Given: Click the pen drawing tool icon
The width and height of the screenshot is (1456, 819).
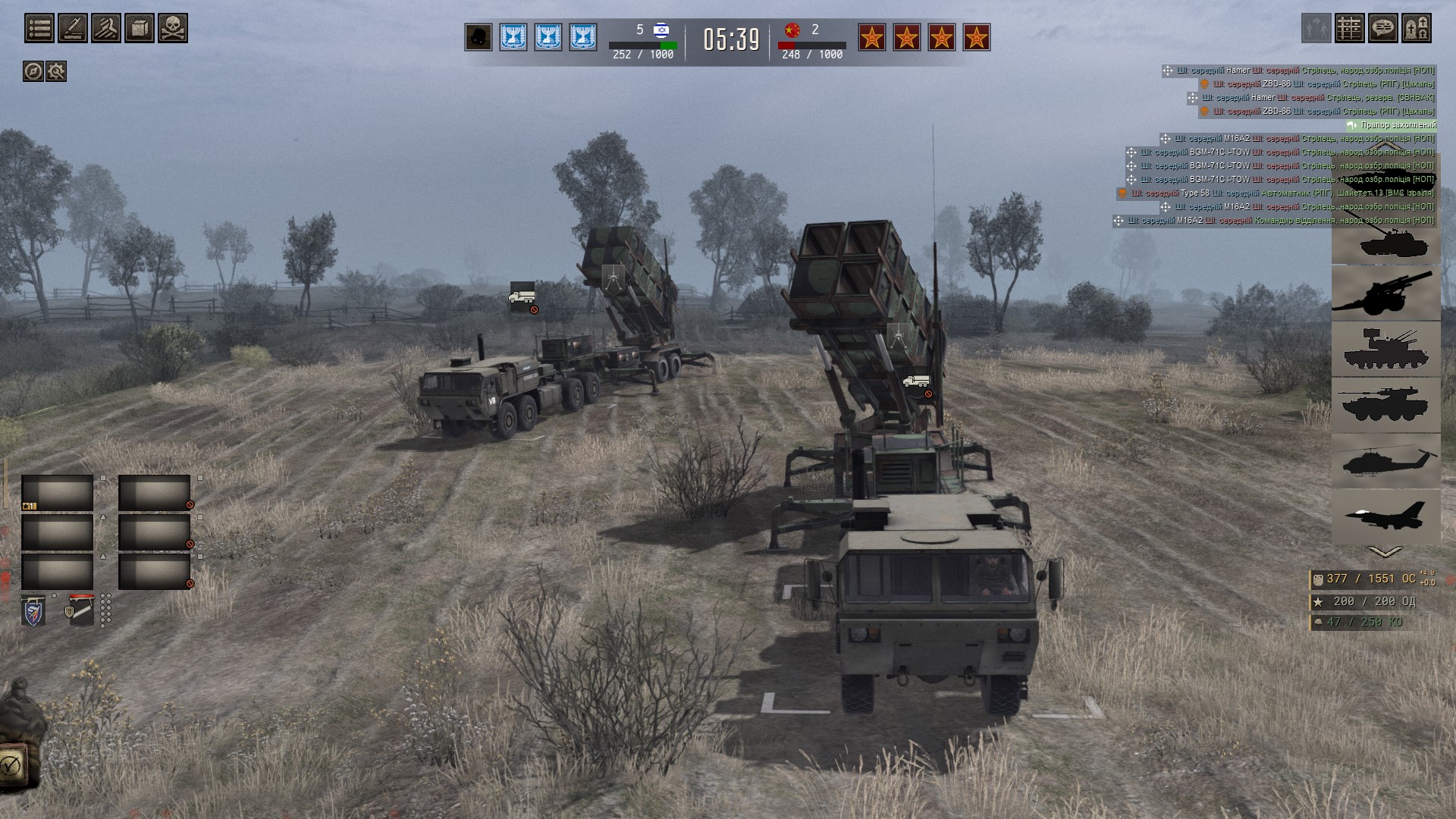Looking at the screenshot, I should (73, 29).
